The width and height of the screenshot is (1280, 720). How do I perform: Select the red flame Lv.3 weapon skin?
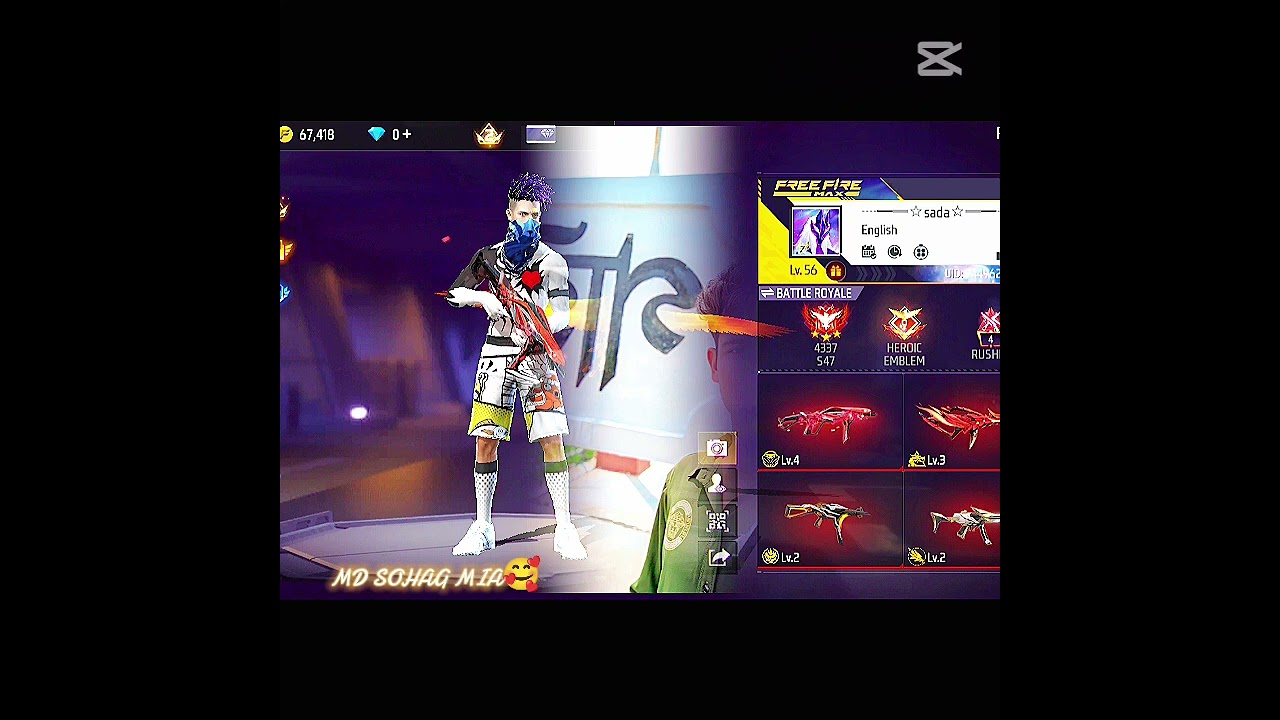point(955,424)
